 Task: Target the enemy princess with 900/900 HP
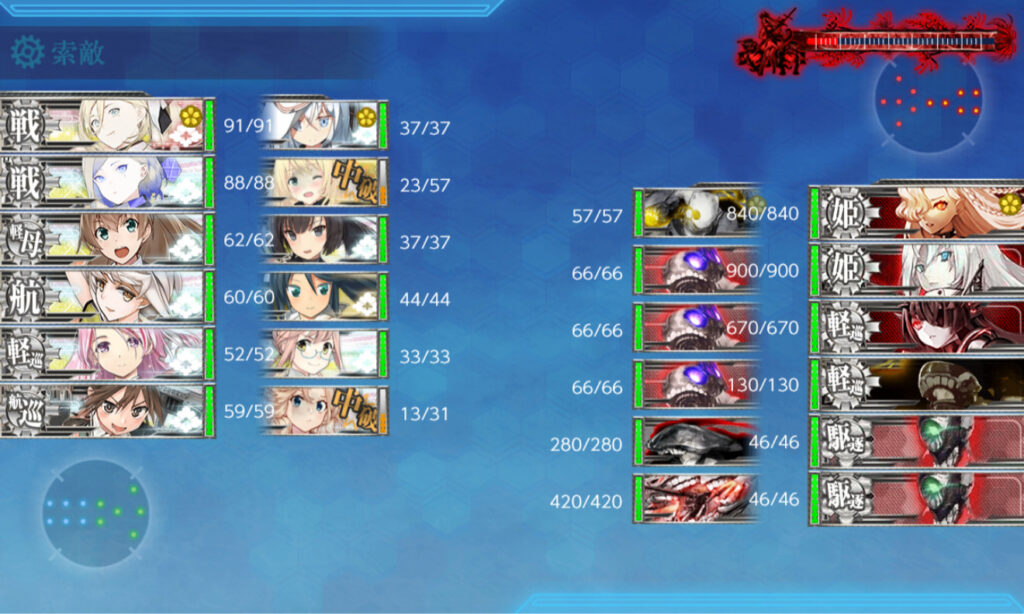pos(915,270)
